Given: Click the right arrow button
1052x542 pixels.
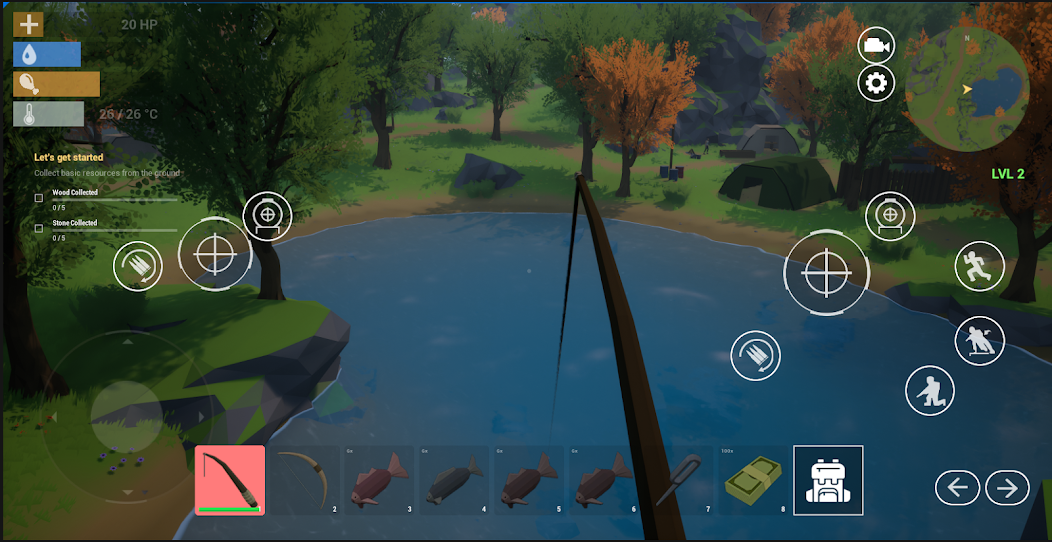Looking at the screenshot, I should pyautogui.click(x=1007, y=488).
